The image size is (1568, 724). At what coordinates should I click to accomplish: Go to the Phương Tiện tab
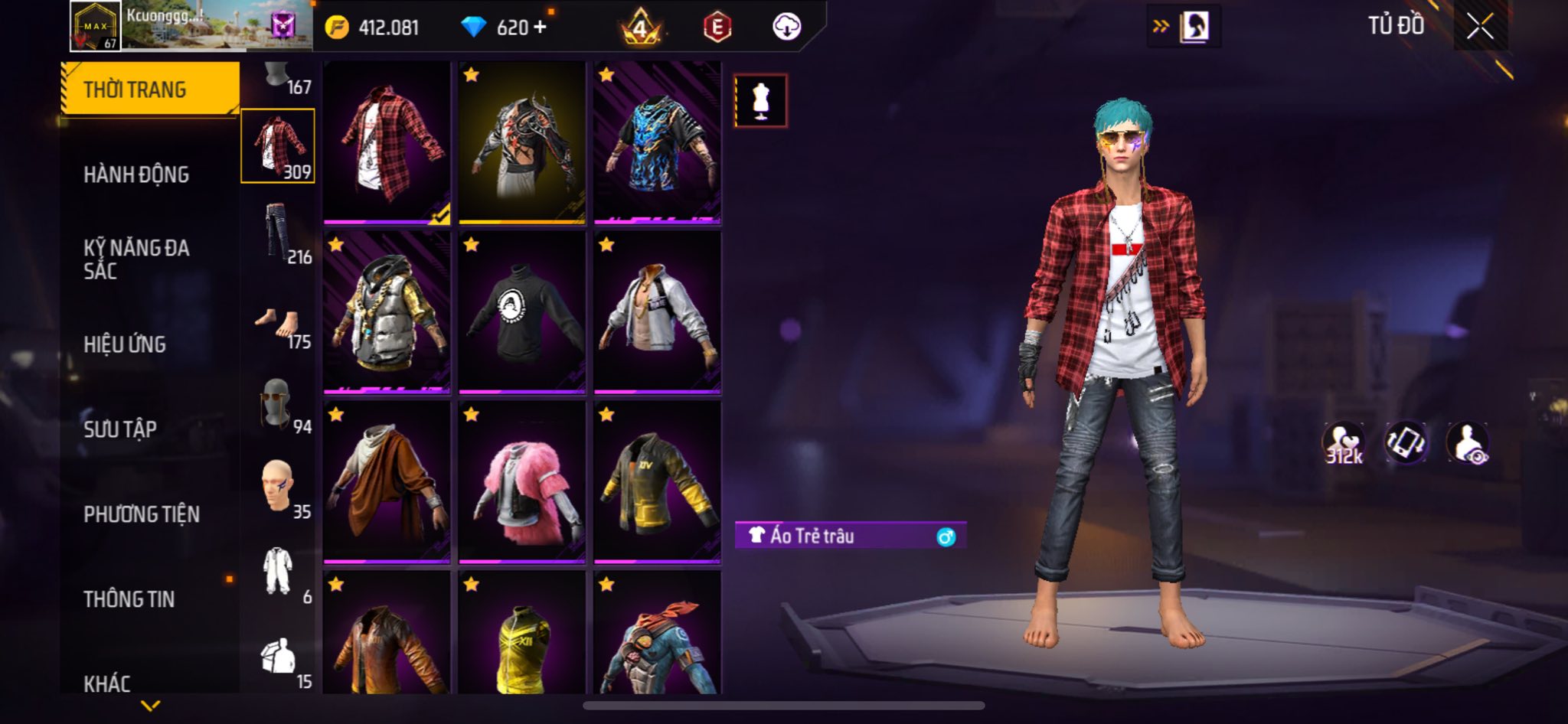point(142,514)
